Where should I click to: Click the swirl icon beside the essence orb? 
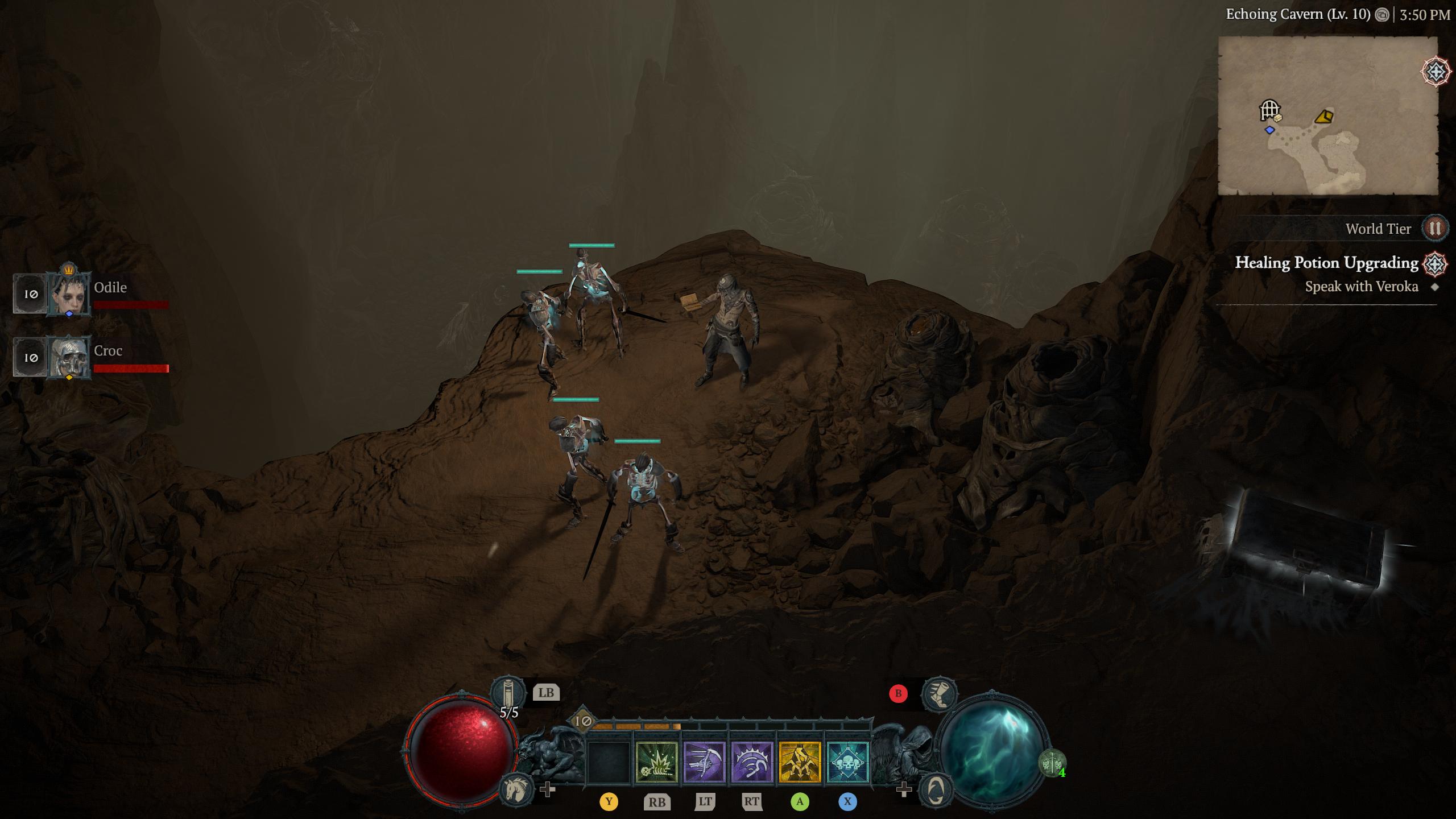click(936, 789)
